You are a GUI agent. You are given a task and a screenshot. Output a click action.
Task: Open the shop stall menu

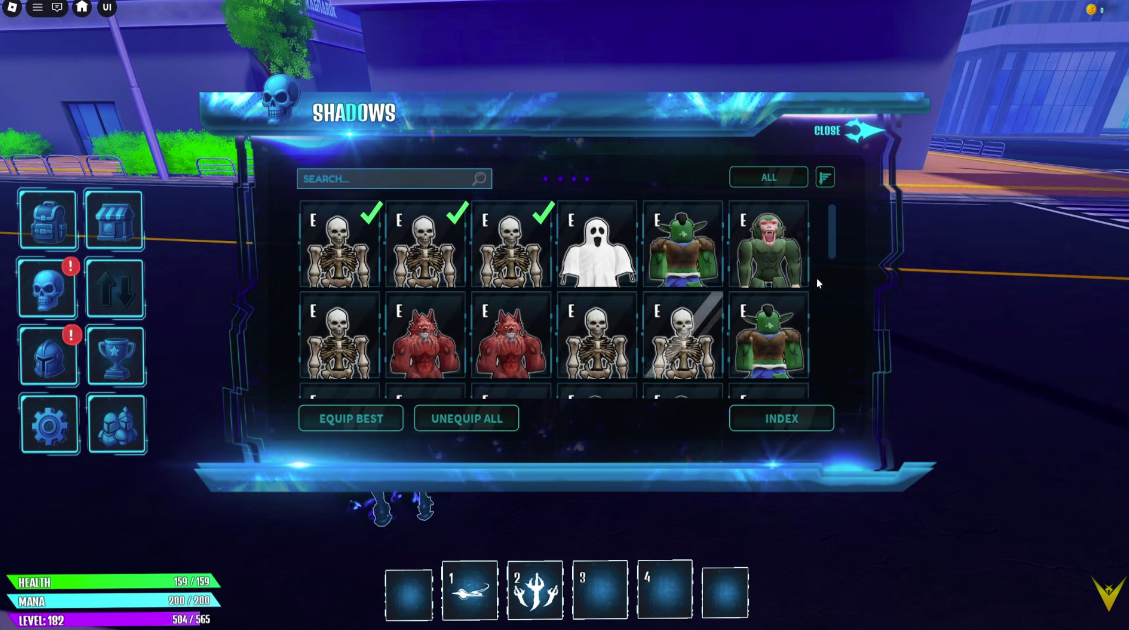pos(114,221)
